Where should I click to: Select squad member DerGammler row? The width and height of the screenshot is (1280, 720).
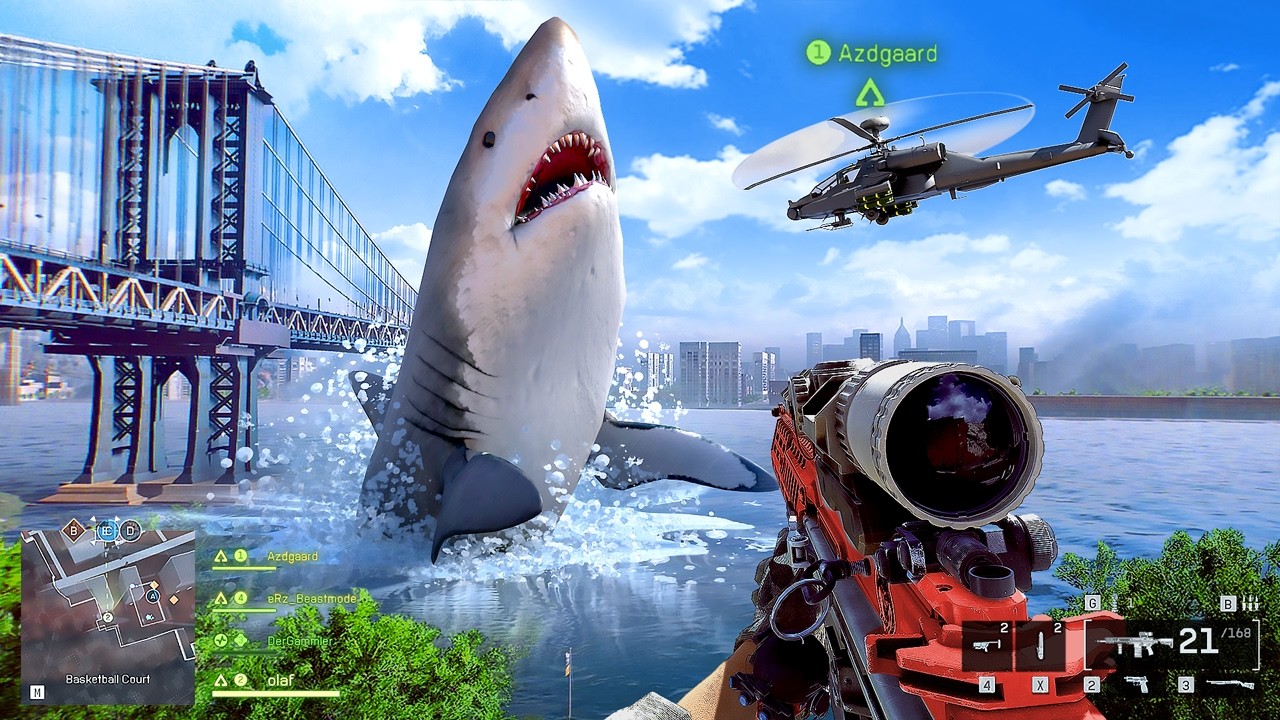tap(299, 640)
